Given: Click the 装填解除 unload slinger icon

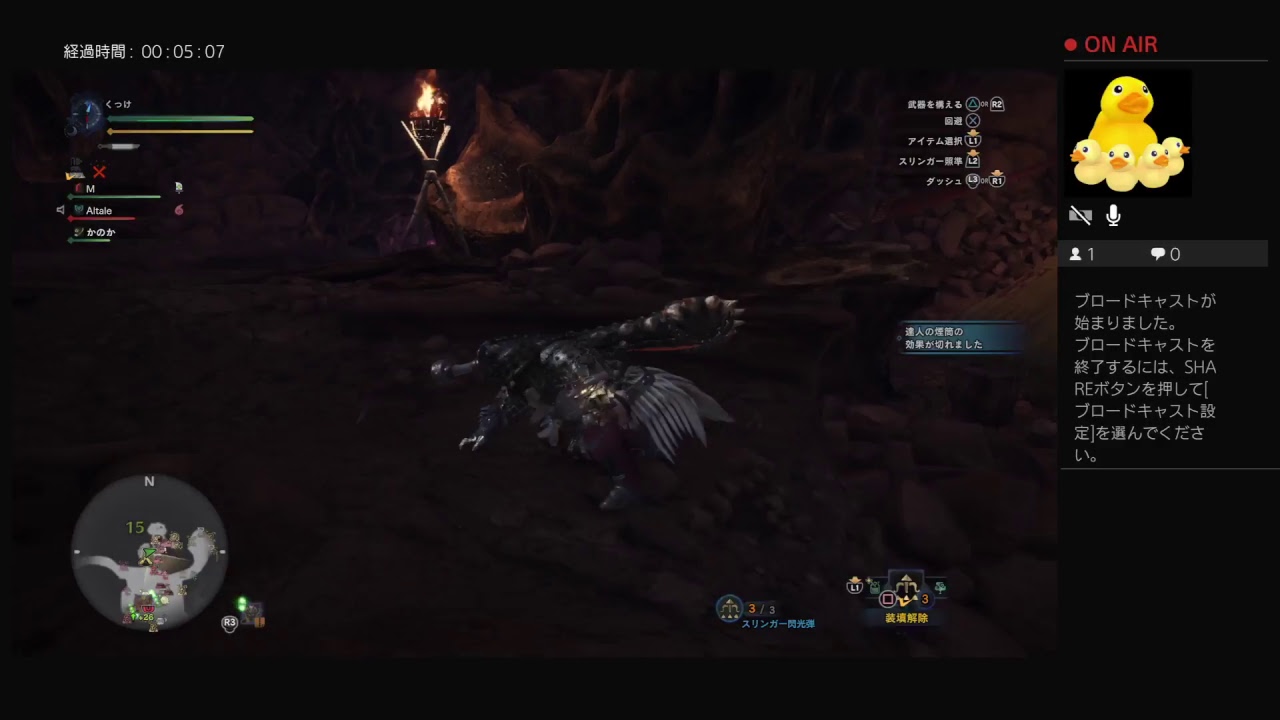Looking at the screenshot, I should 905,588.
